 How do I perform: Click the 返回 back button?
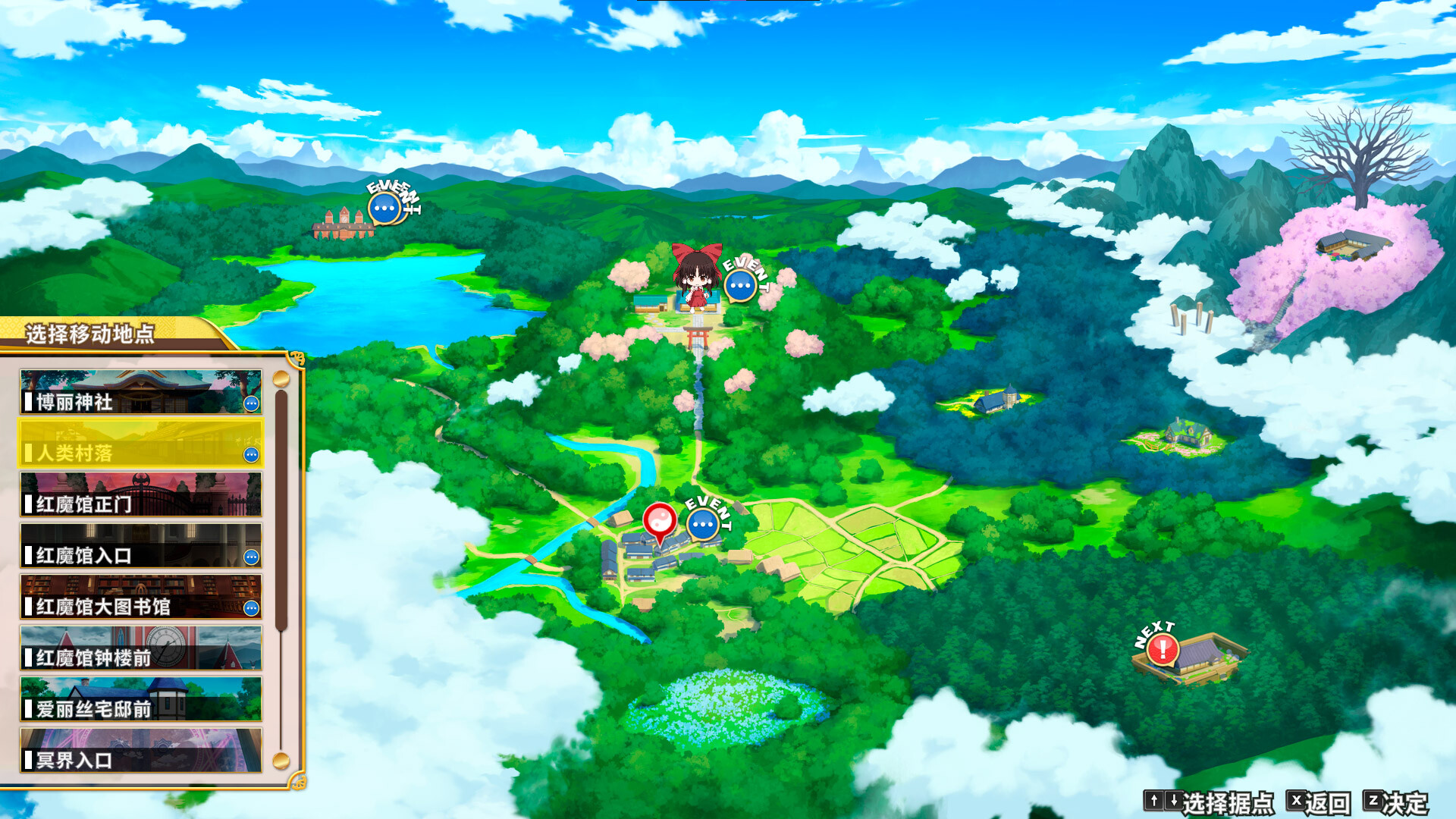[1319, 802]
